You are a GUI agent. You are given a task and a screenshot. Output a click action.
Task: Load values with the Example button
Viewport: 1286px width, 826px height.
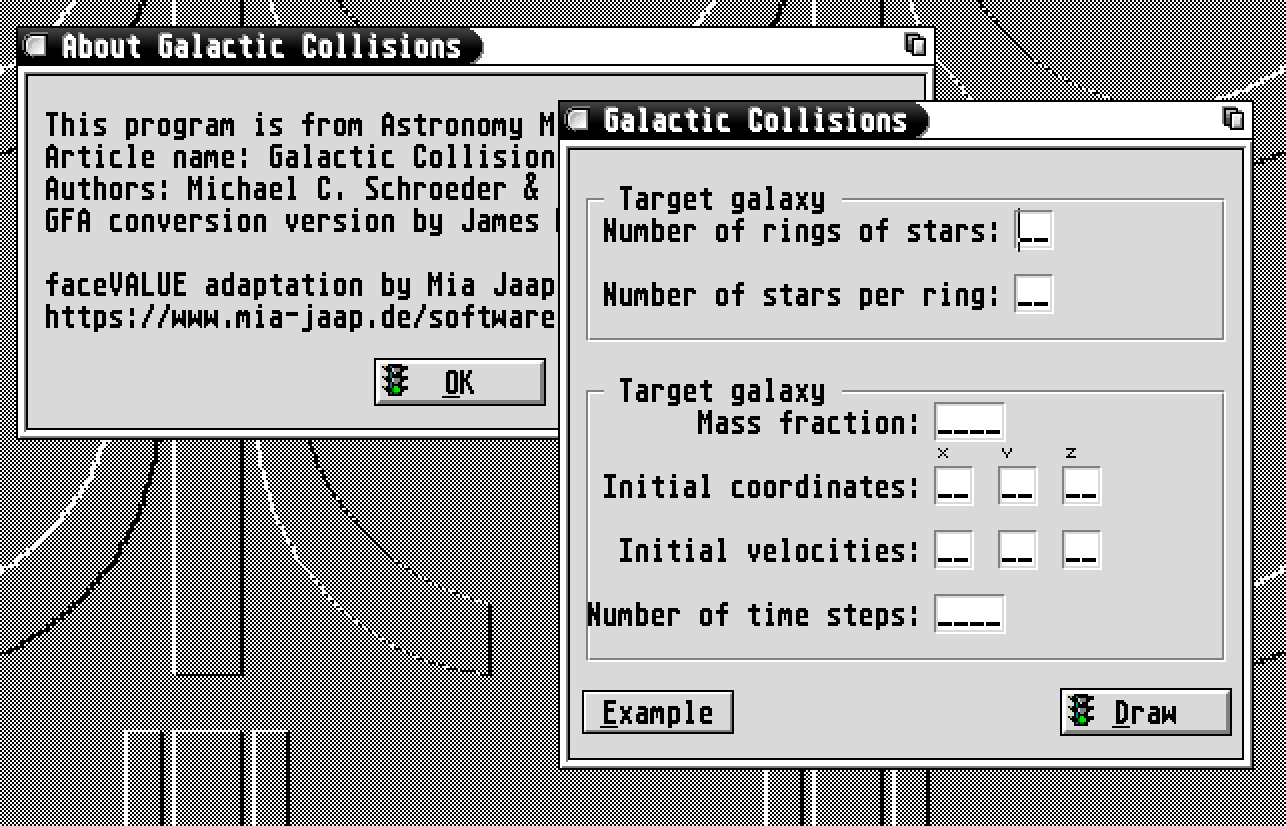[x=657, y=712]
